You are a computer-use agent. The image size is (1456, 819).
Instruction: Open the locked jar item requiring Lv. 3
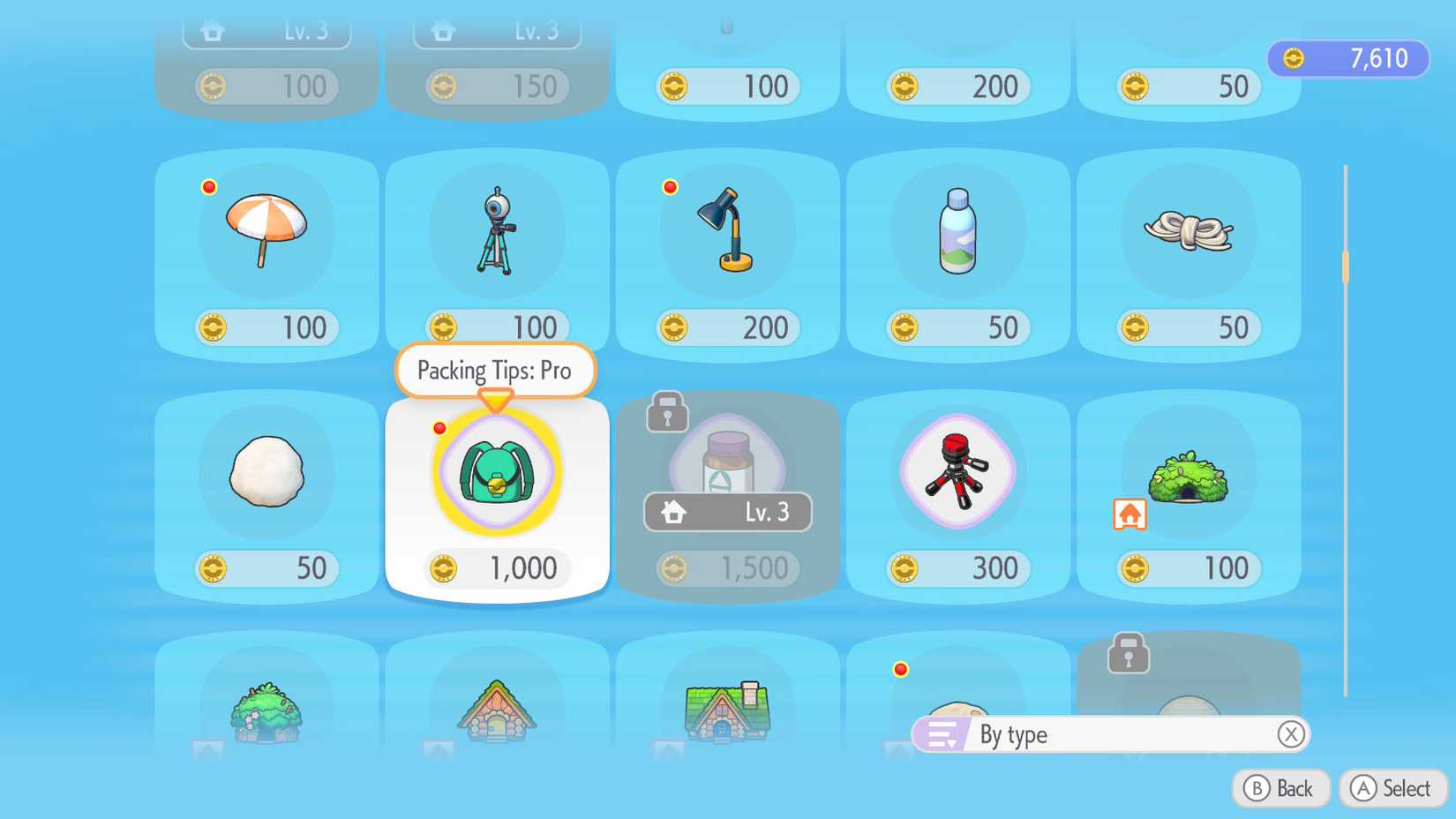(726, 459)
